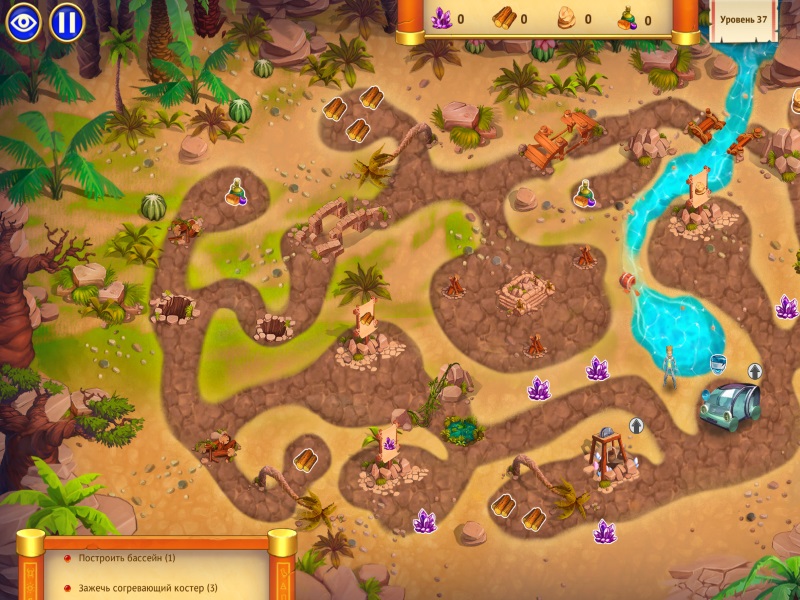The image size is (800, 600).
Task: Toggle the eye view button
Action: click(23, 22)
